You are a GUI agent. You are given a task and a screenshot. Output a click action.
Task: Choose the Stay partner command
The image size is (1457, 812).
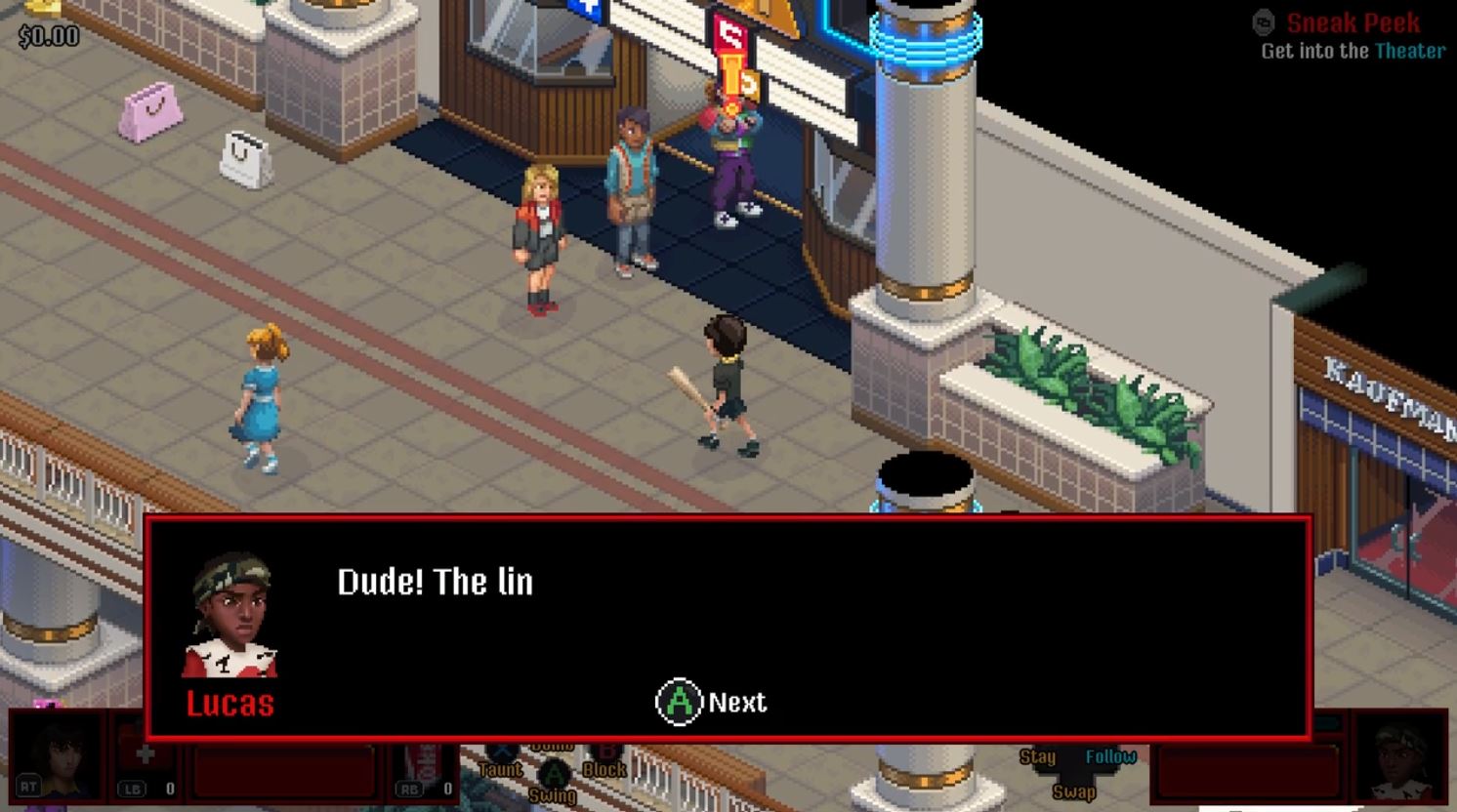click(x=1037, y=756)
